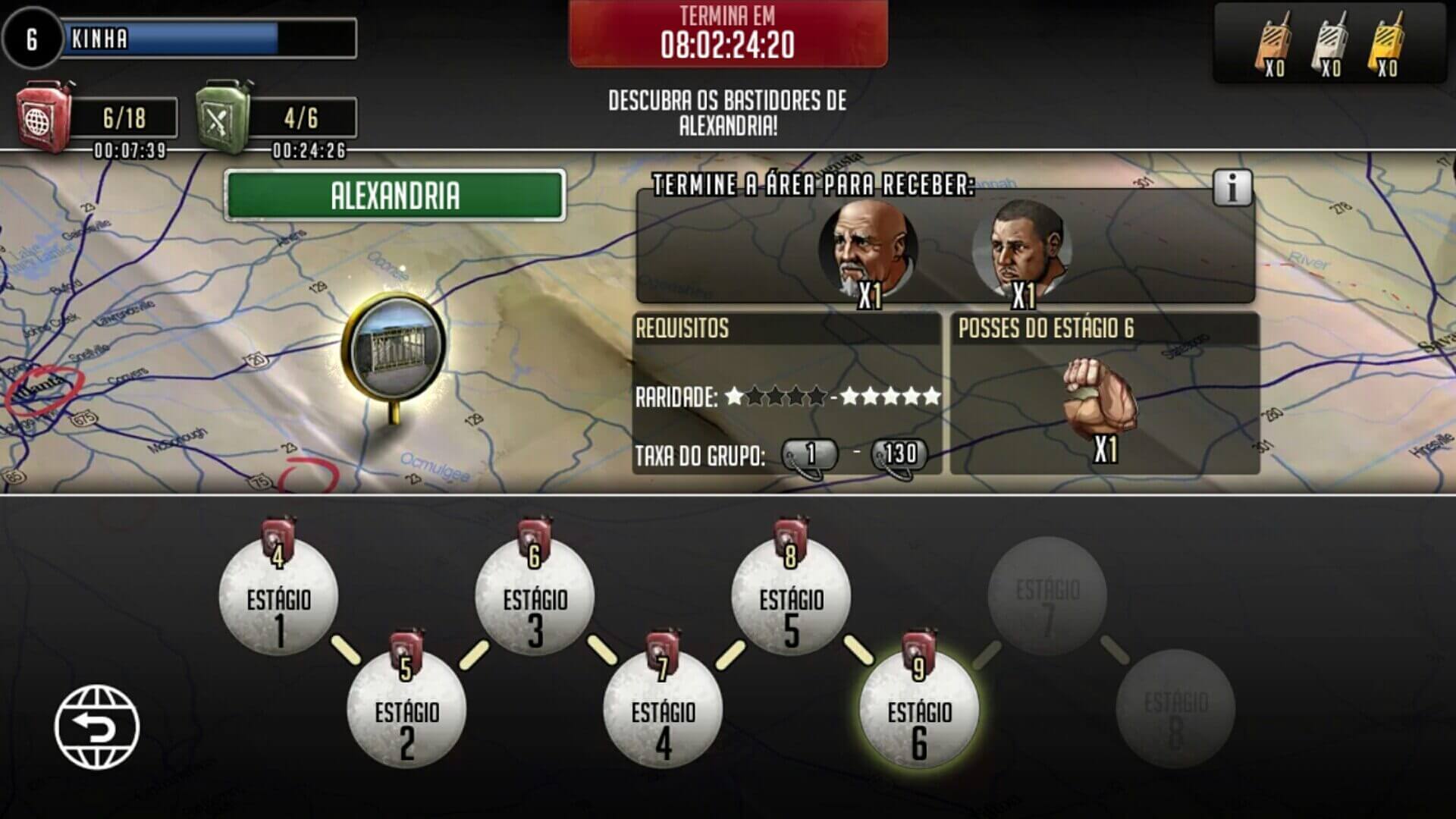Go back with the globe arrow button
This screenshot has width=1456, height=819.
97,726
